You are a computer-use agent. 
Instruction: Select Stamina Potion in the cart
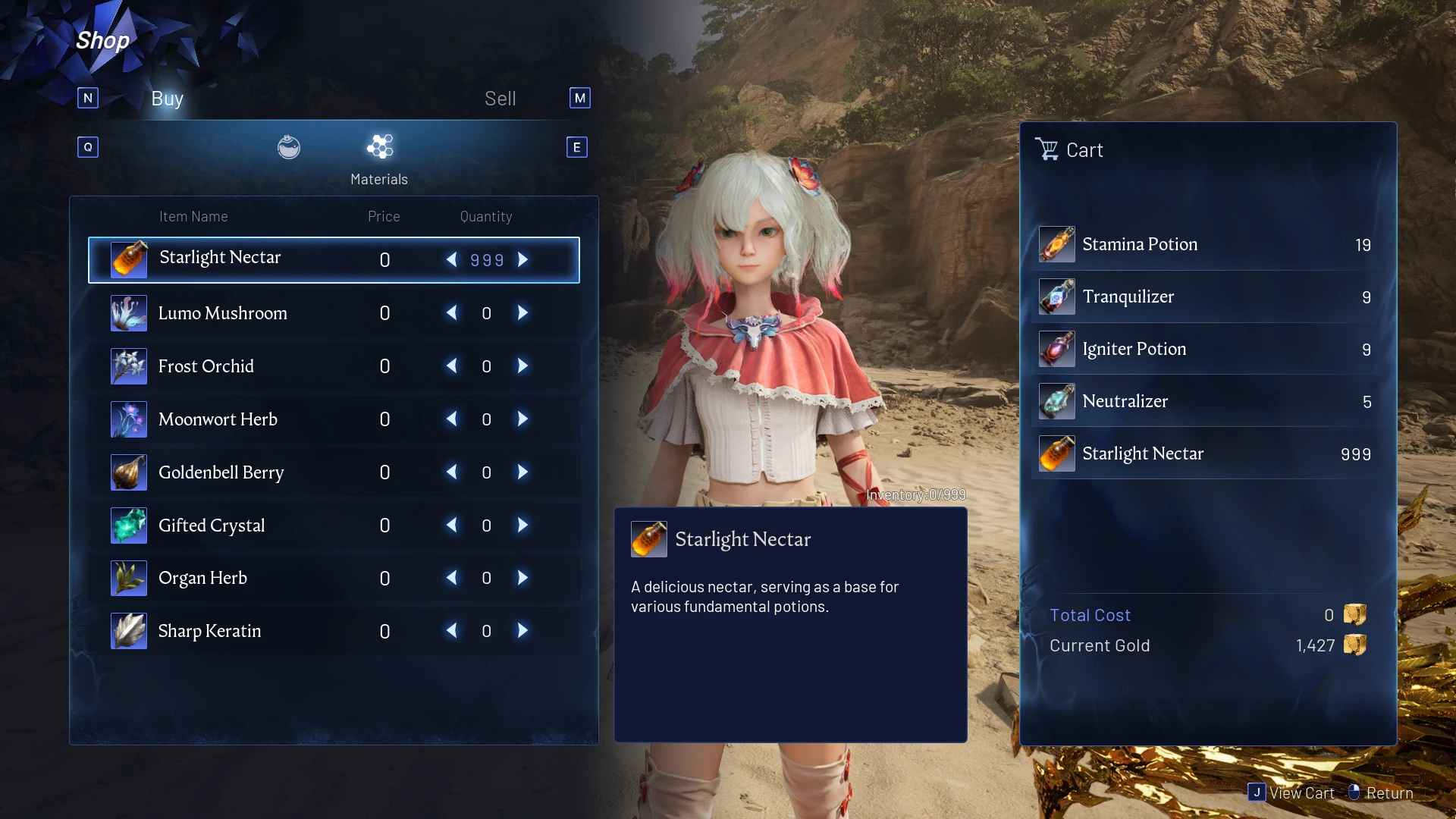pos(1206,245)
